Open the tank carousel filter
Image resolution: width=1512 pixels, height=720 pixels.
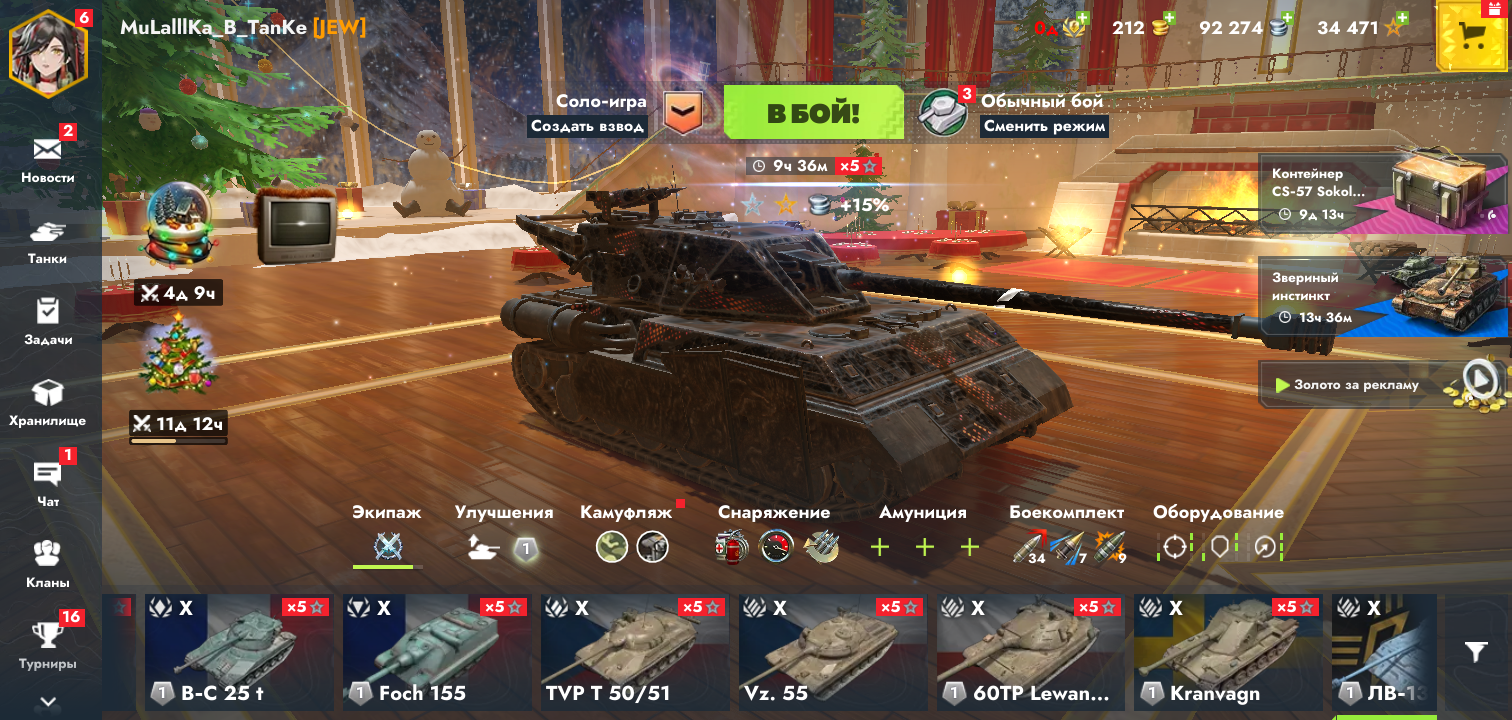pos(1476,652)
